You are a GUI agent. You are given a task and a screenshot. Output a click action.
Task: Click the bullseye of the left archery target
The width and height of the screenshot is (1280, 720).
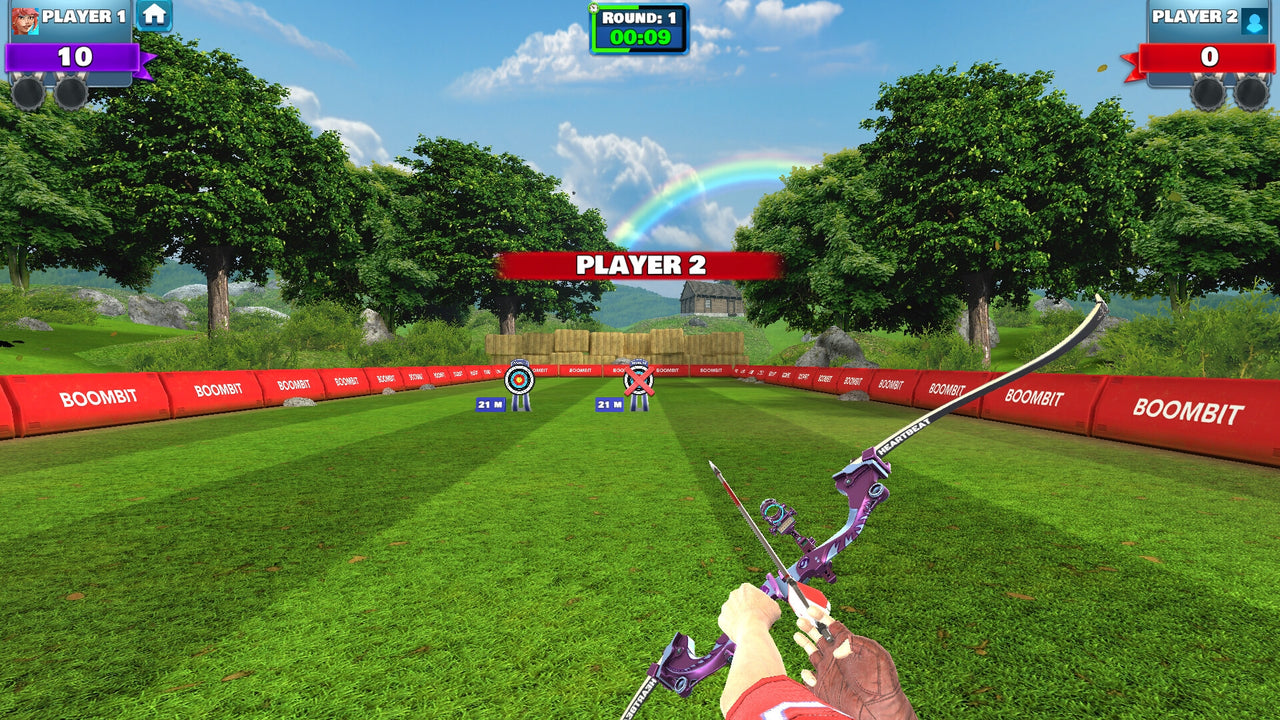click(520, 380)
